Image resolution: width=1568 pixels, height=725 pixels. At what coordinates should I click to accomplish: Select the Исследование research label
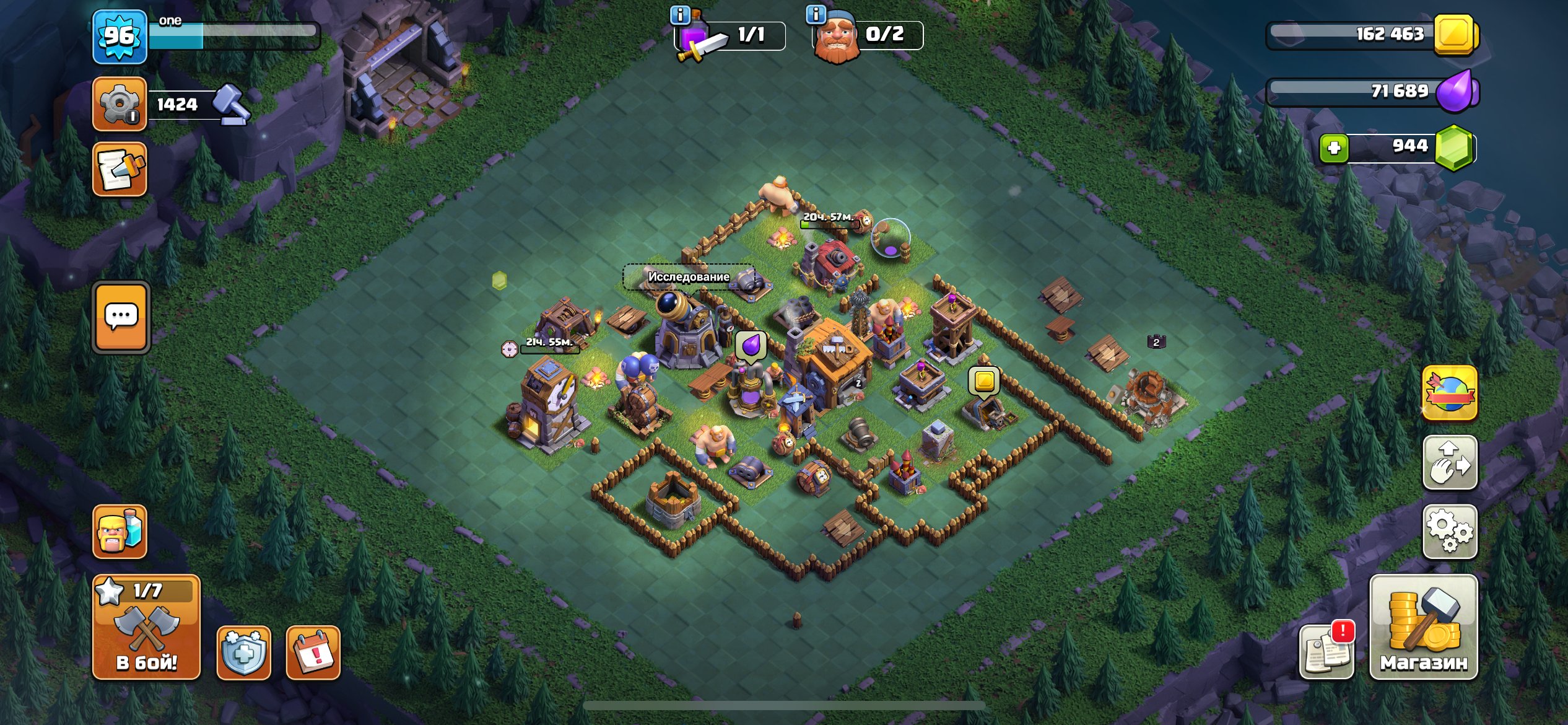(689, 276)
